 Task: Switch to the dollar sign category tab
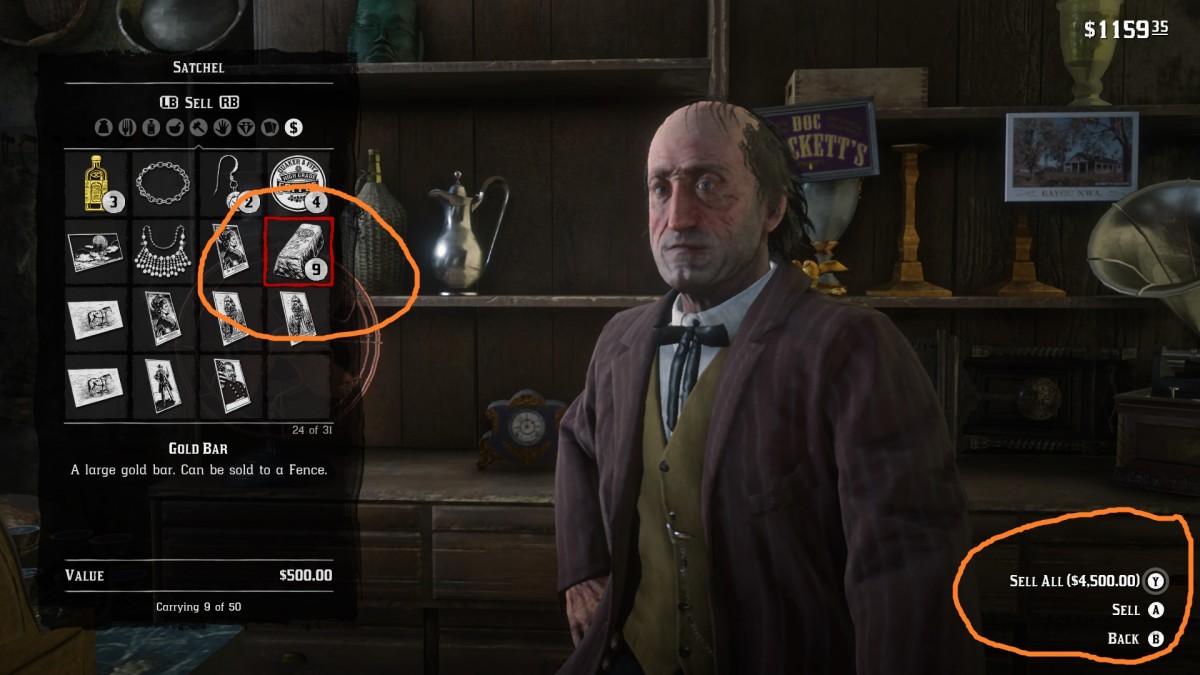[x=293, y=127]
